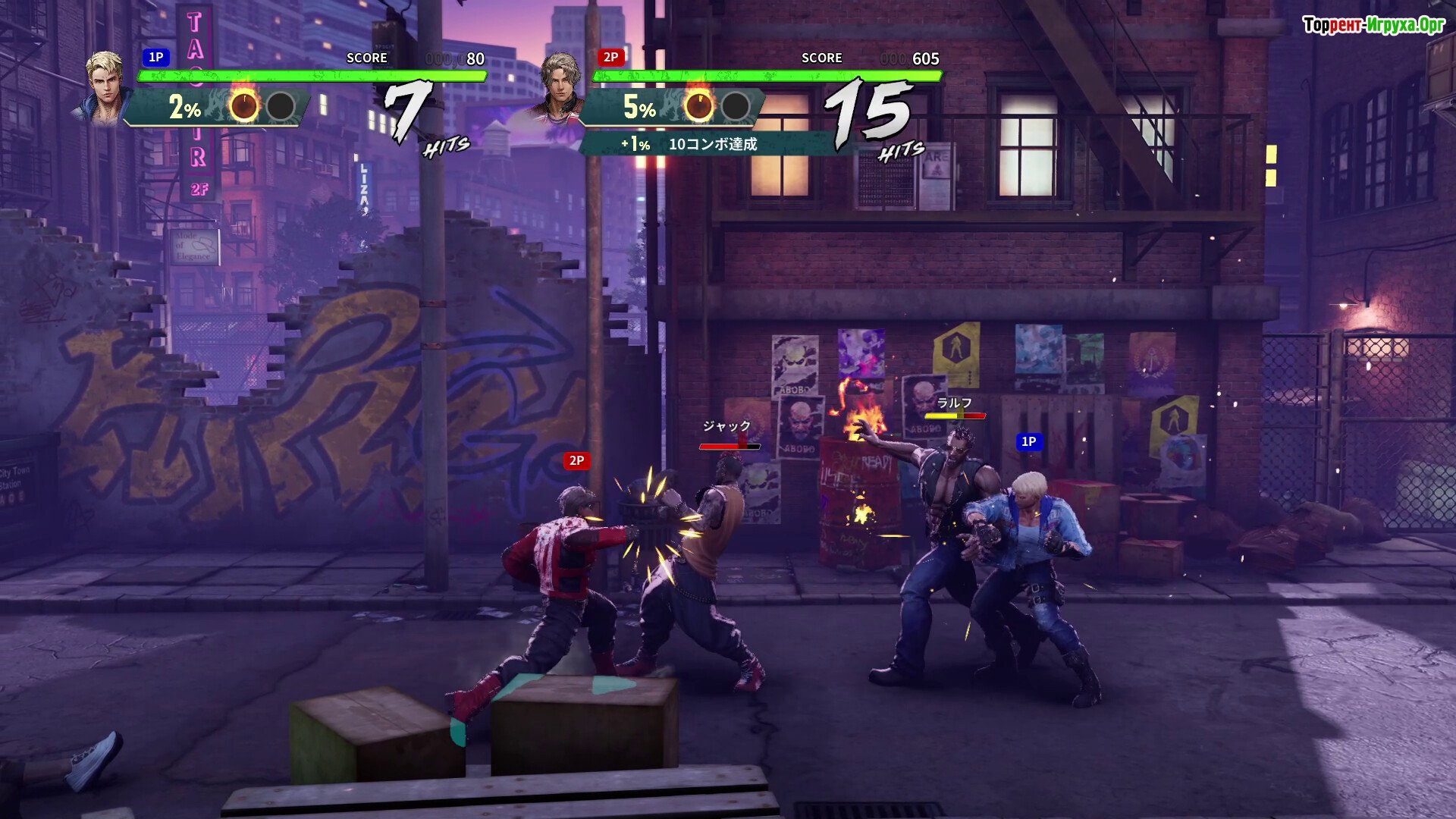
Task: Click player 1's blond character portrait
Action: coord(104,86)
